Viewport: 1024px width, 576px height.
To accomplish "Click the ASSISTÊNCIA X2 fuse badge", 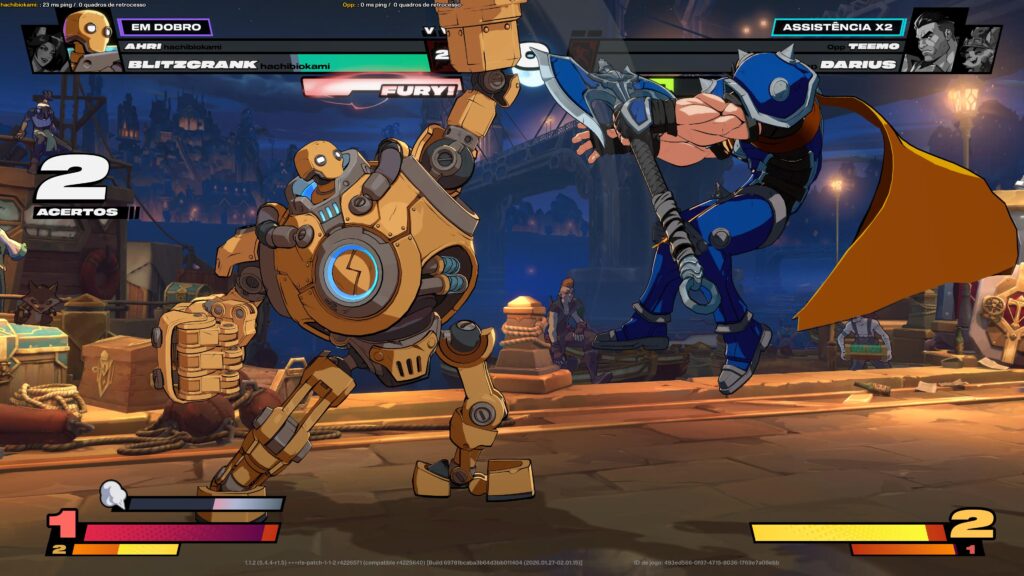I will click(x=838, y=27).
